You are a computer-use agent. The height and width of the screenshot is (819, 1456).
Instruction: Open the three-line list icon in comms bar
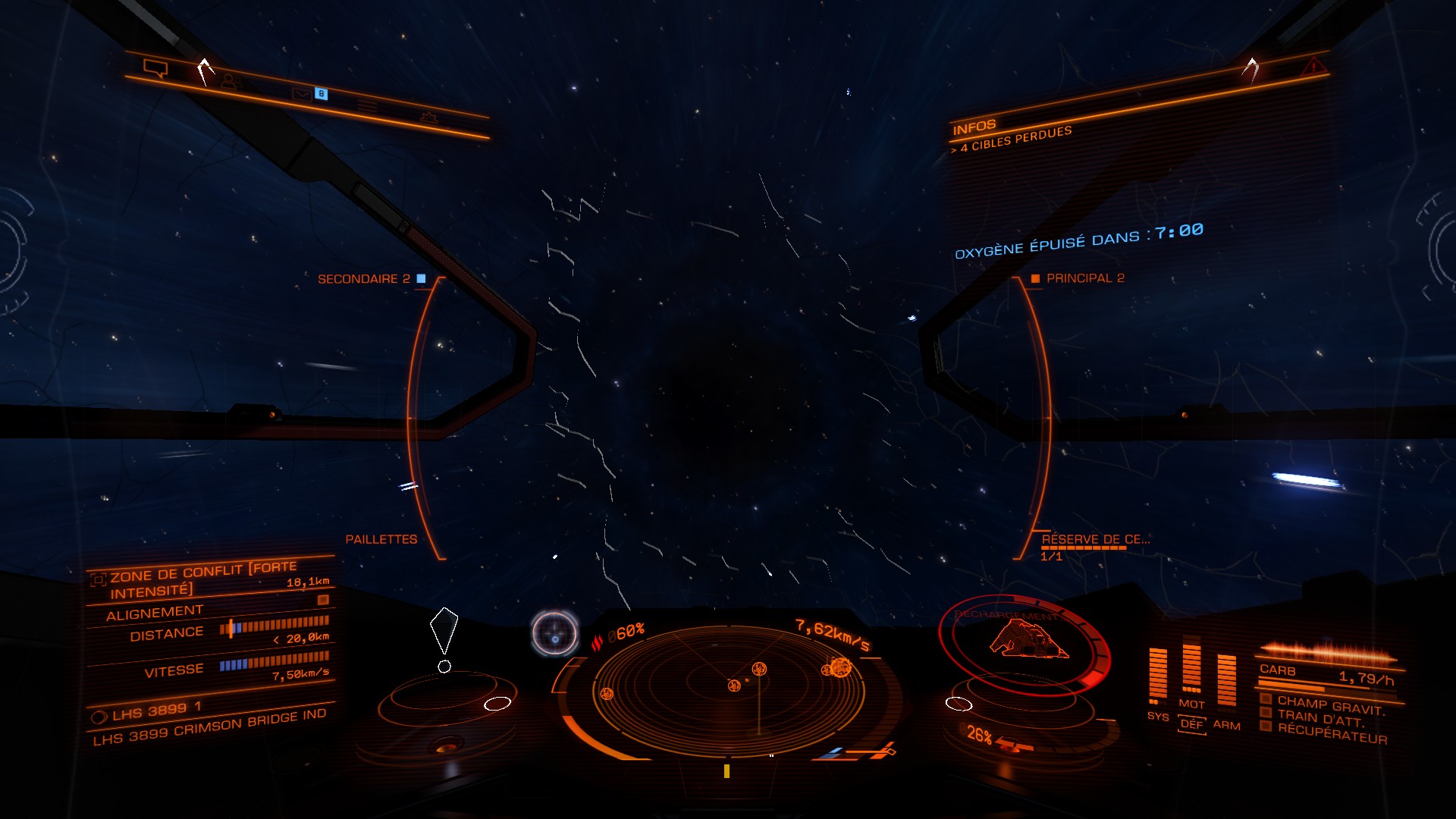[x=368, y=106]
